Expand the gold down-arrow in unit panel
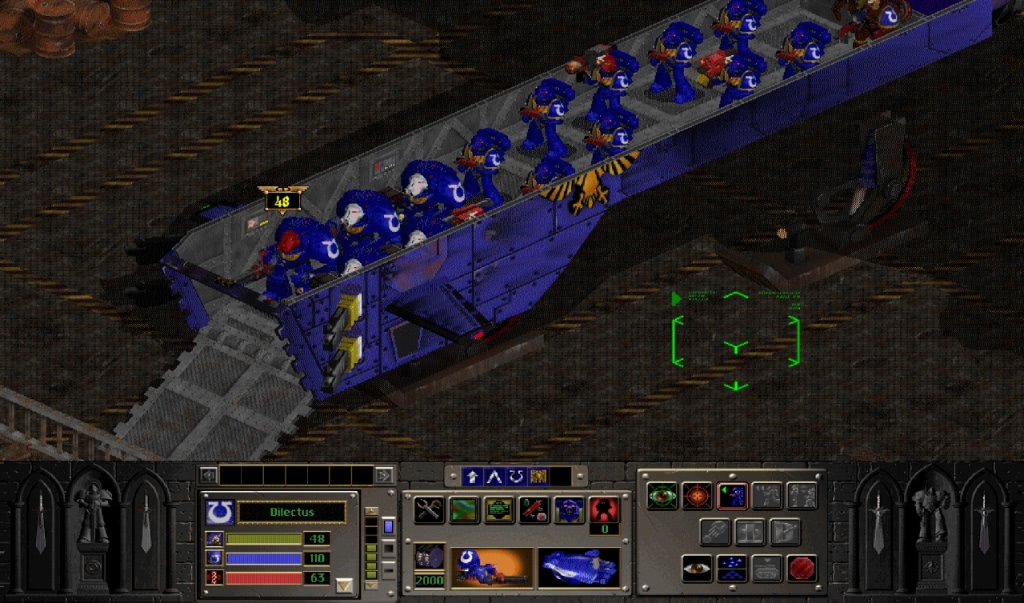Viewport: 1024px width, 603px height. (345, 584)
